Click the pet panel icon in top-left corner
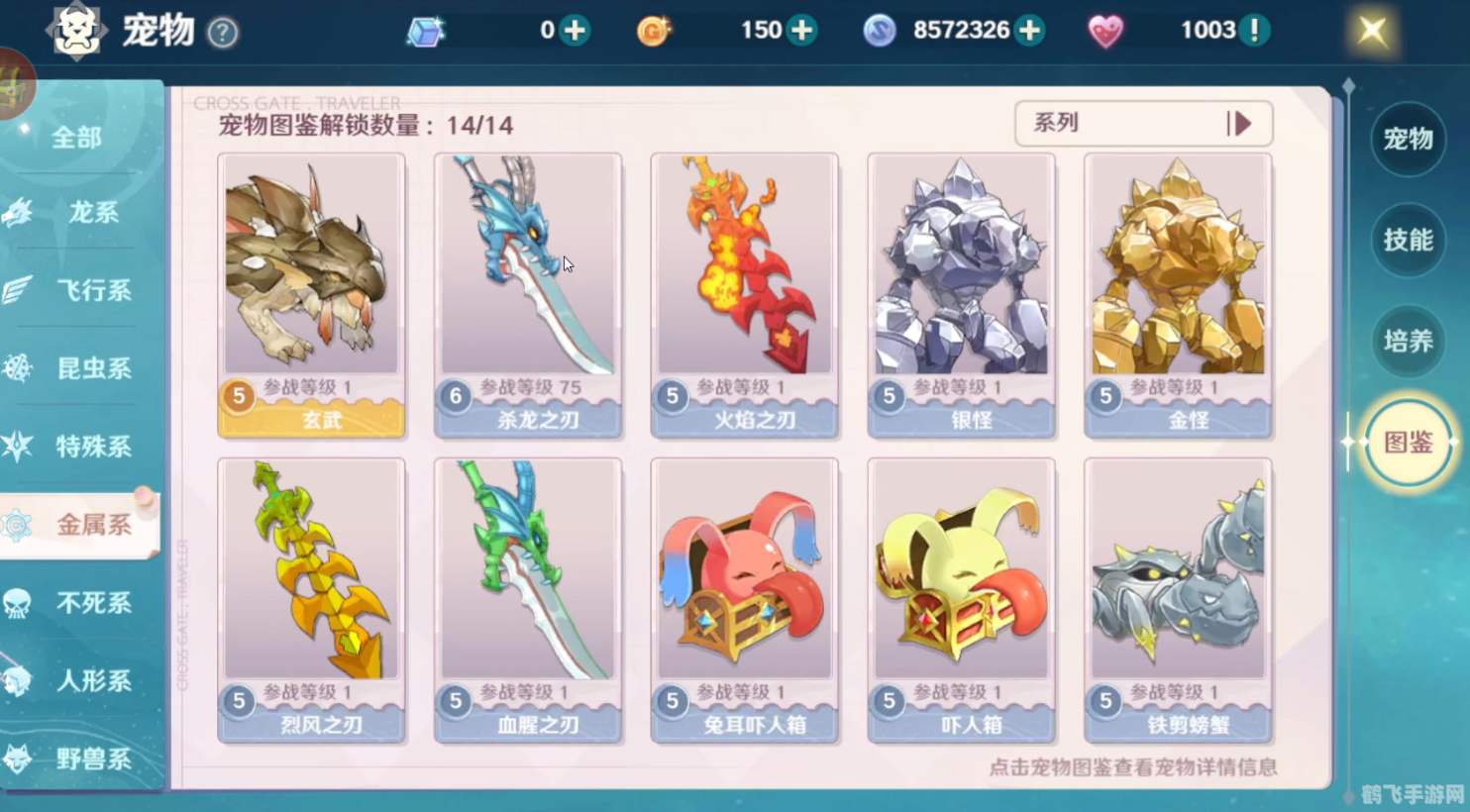Image resolution: width=1470 pixels, height=812 pixels. (77, 31)
